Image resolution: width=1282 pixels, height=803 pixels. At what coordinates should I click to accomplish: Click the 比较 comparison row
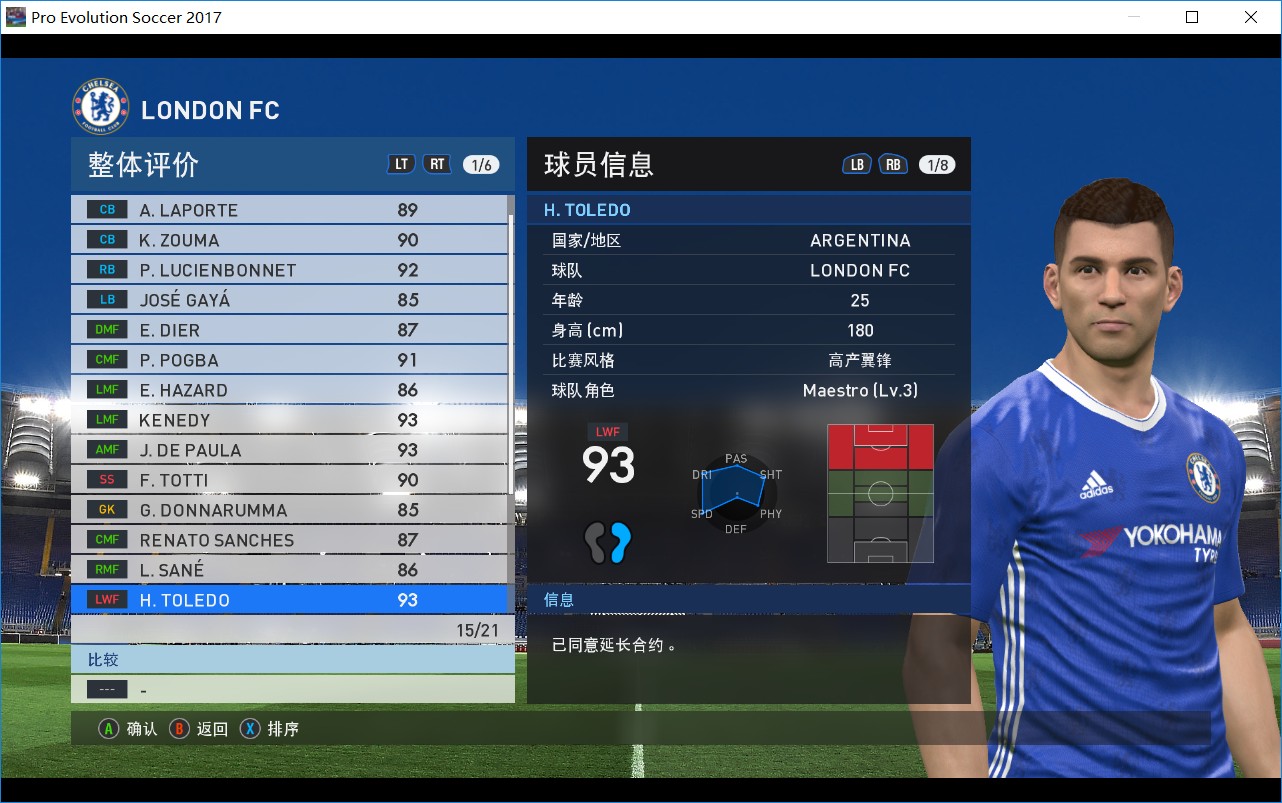102,659
